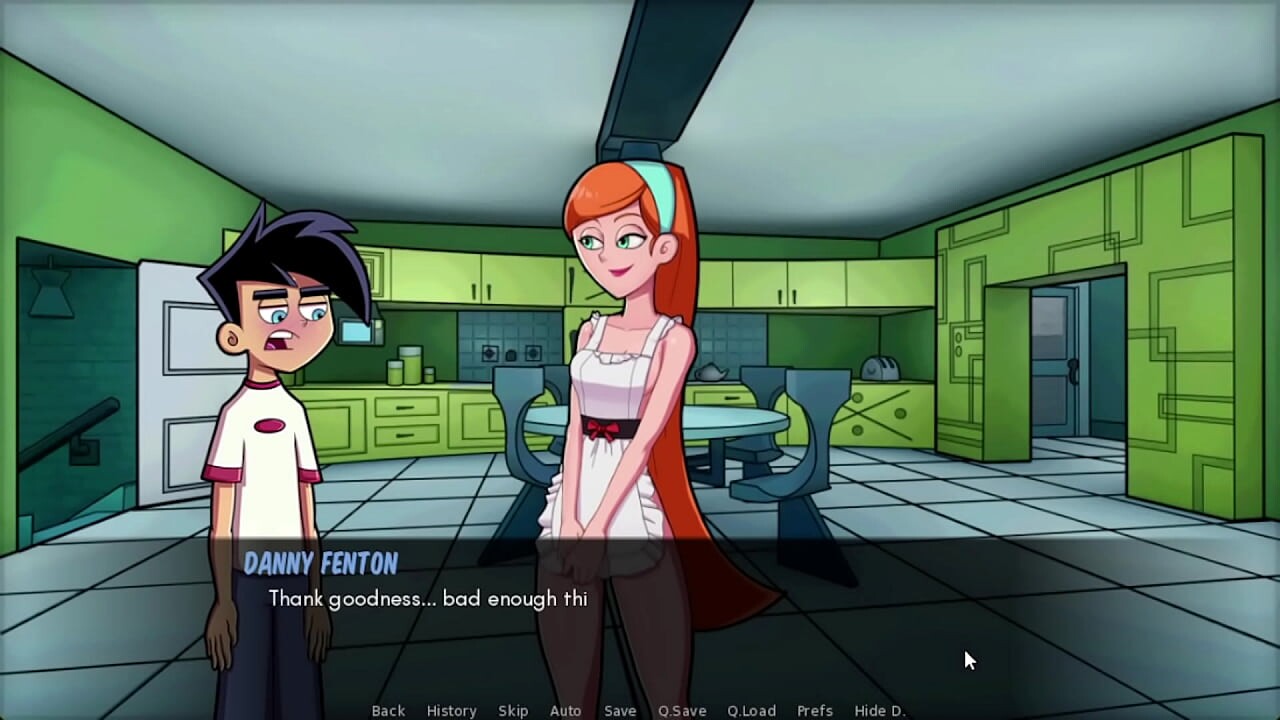Open the Prefs settings menu
Viewport: 1280px width, 720px height.
click(815, 711)
